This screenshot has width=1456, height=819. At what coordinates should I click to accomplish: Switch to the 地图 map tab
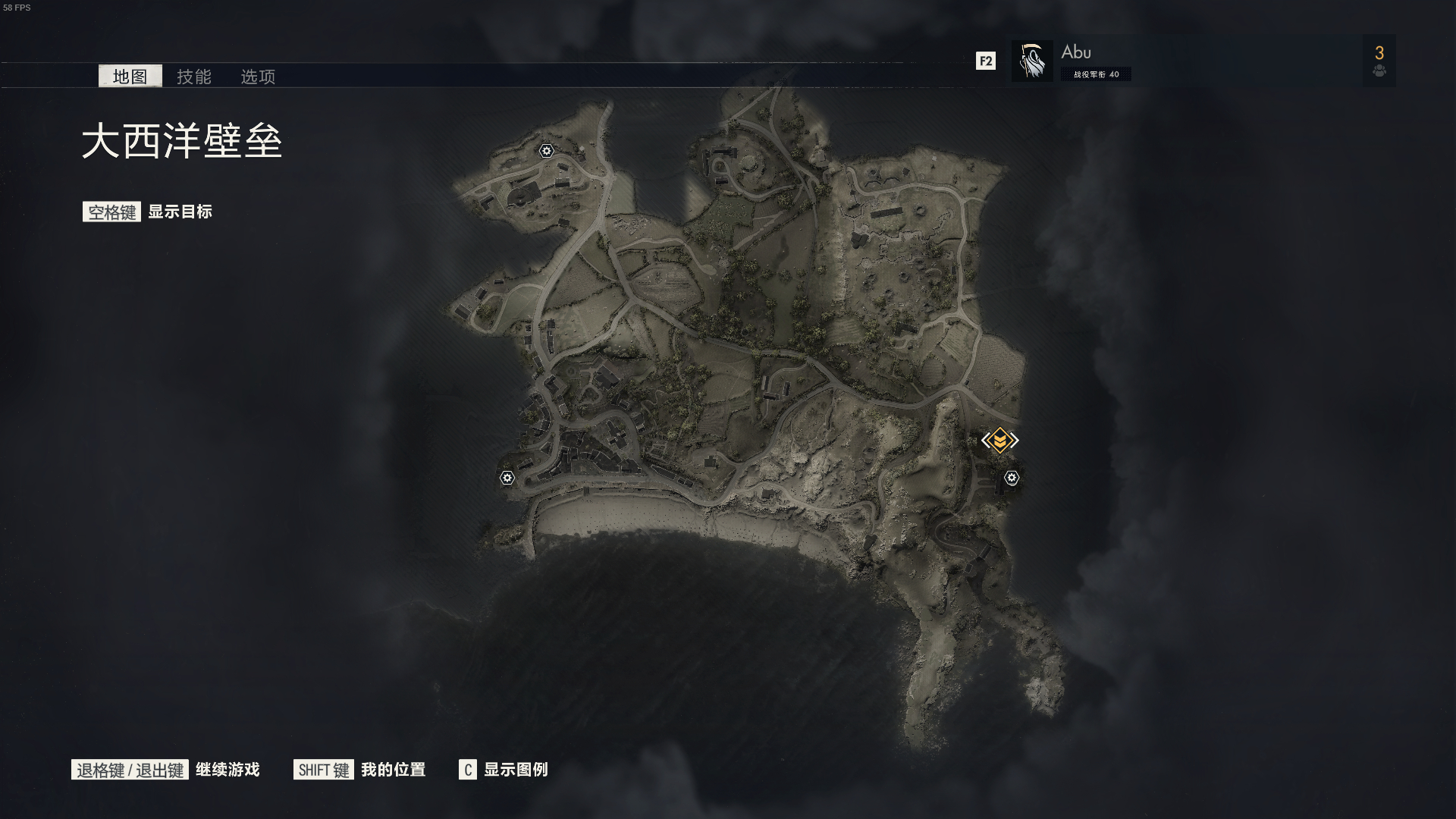[x=130, y=76]
